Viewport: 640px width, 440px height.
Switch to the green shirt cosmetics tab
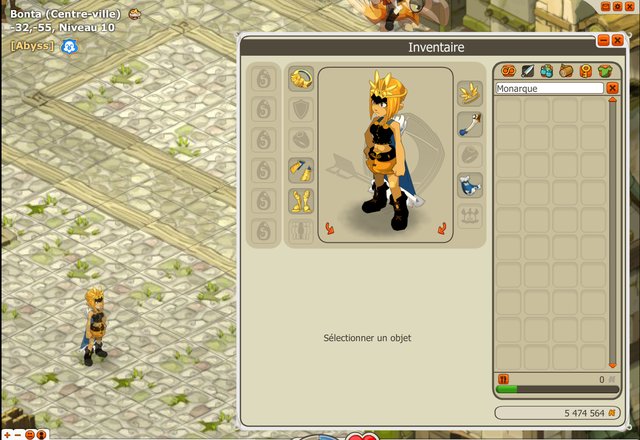click(x=605, y=71)
